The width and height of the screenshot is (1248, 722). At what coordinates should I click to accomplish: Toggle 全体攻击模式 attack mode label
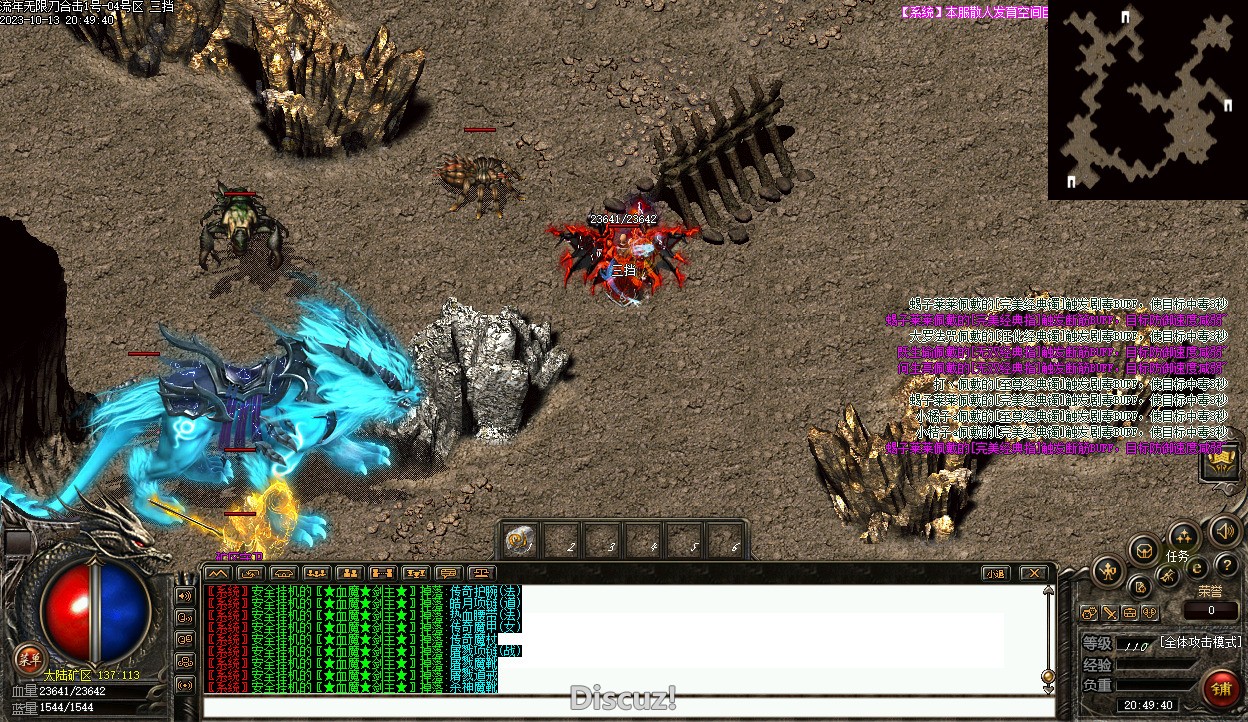click(1200, 642)
